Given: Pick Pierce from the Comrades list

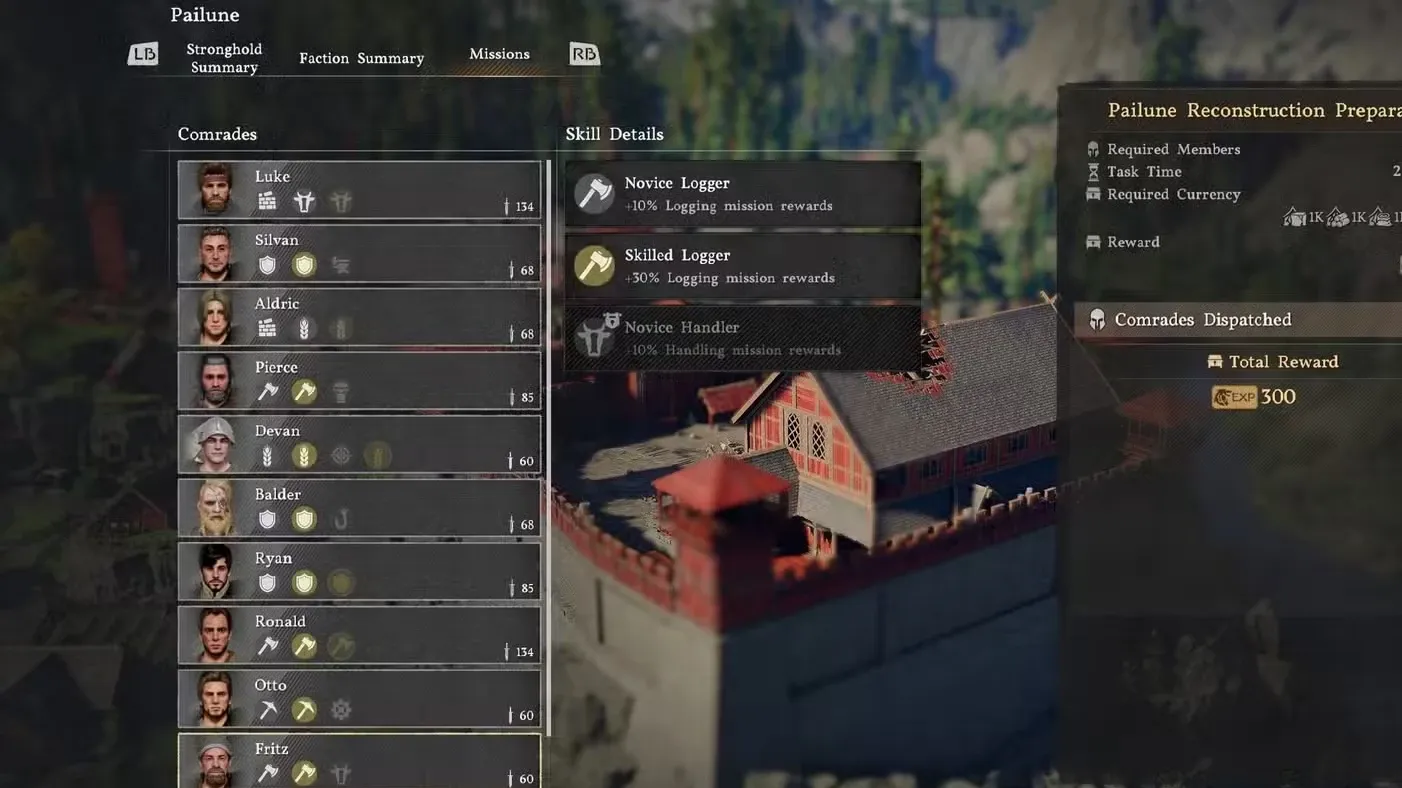Looking at the screenshot, I should [x=359, y=381].
